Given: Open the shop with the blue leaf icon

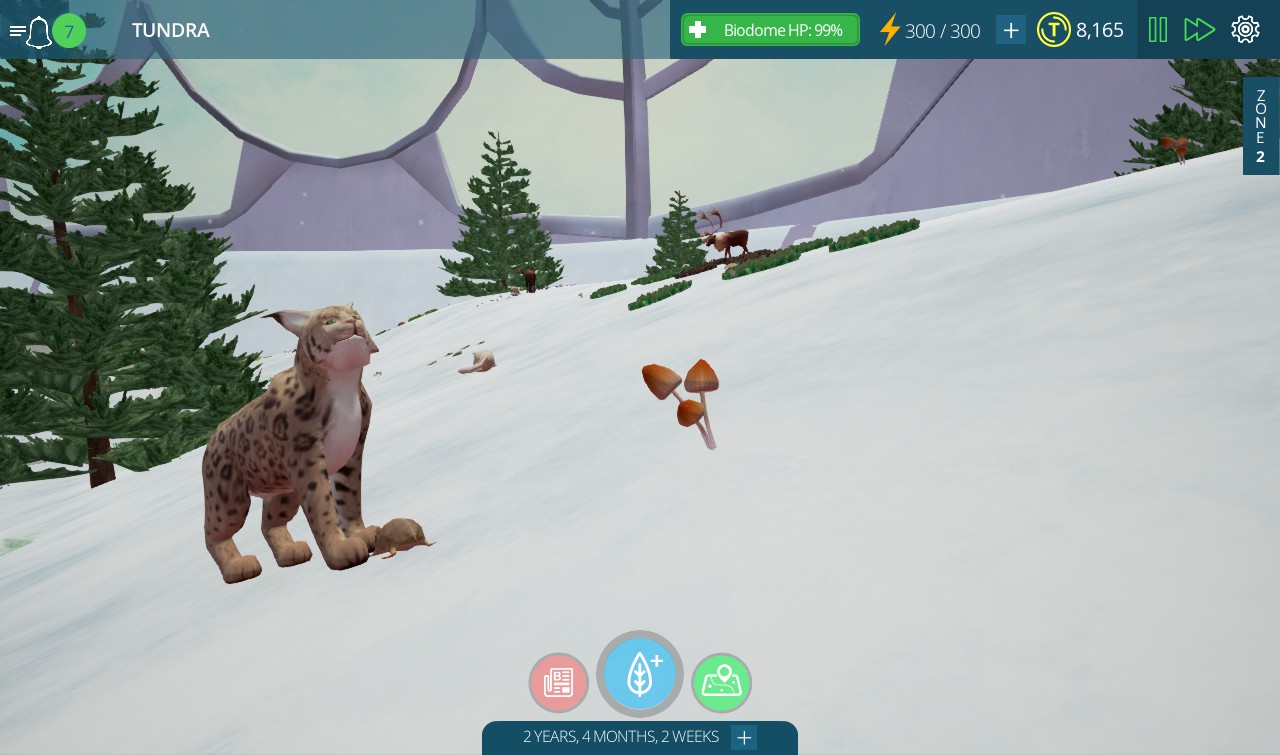Looking at the screenshot, I should tap(640, 674).
